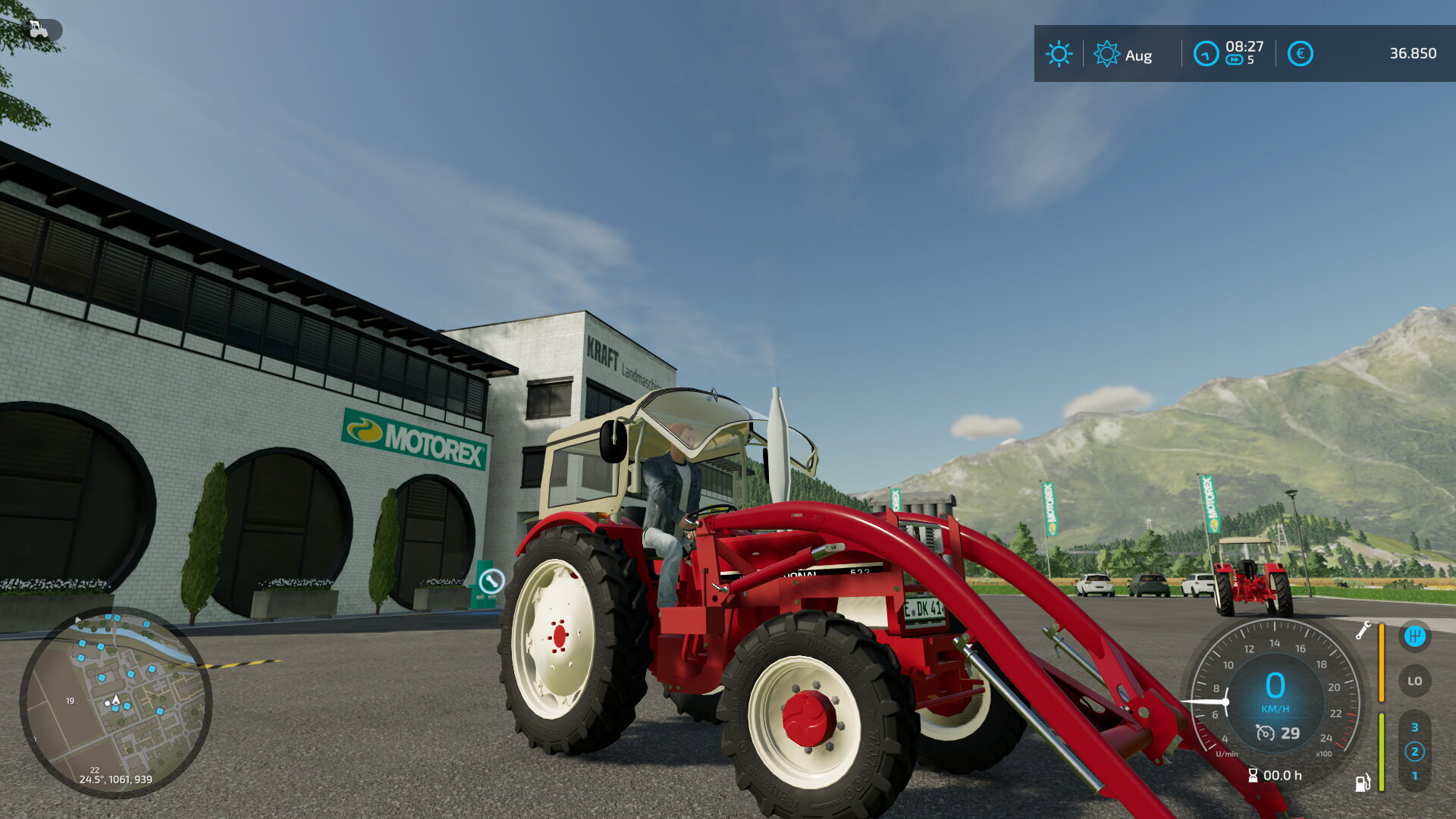Select the sunny weather icon
The height and width of the screenshot is (819, 1456).
click(x=1059, y=54)
